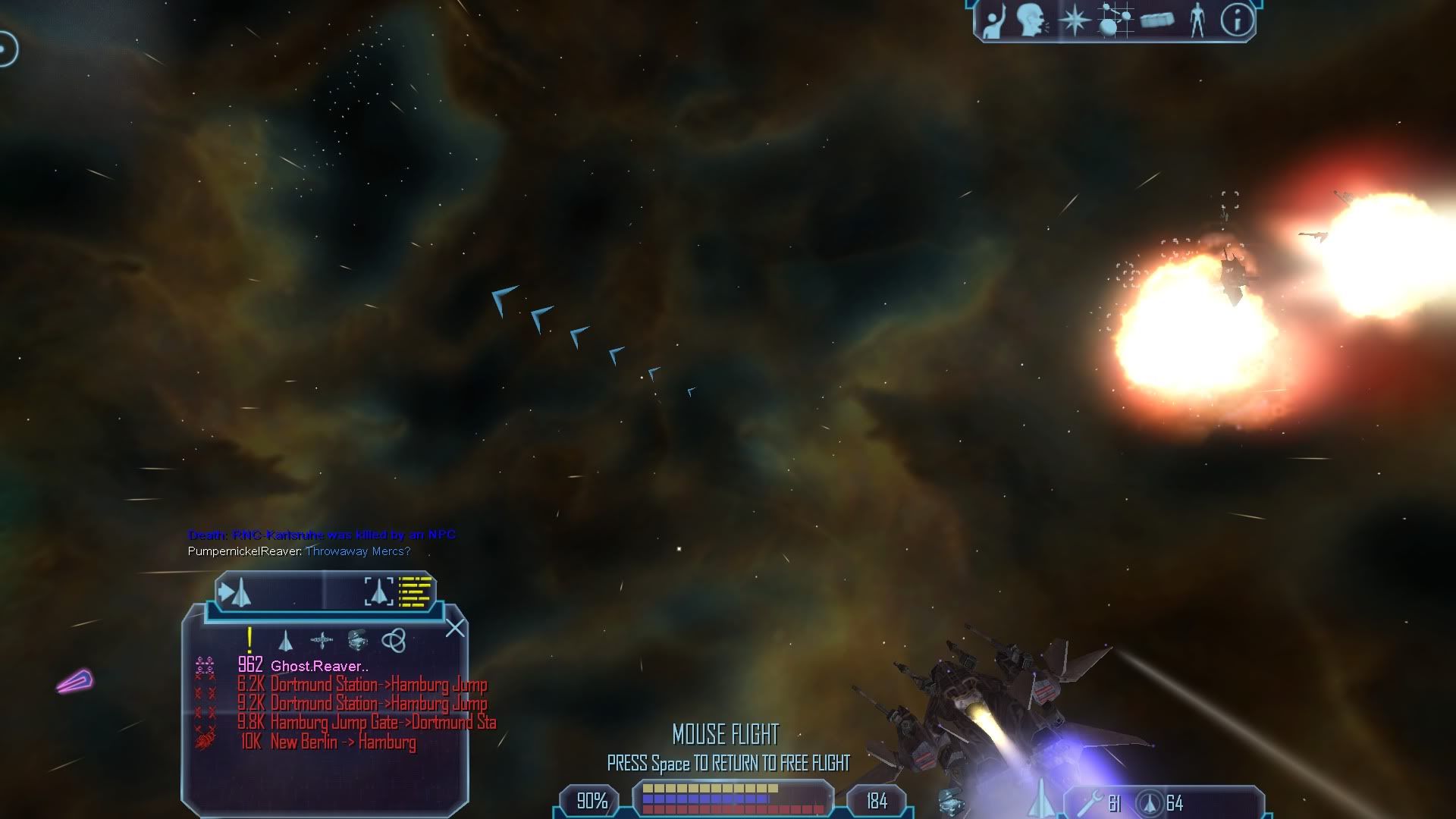
Task: Select the New Berlin -> Hamburg contact
Action: (x=343, y=742)
